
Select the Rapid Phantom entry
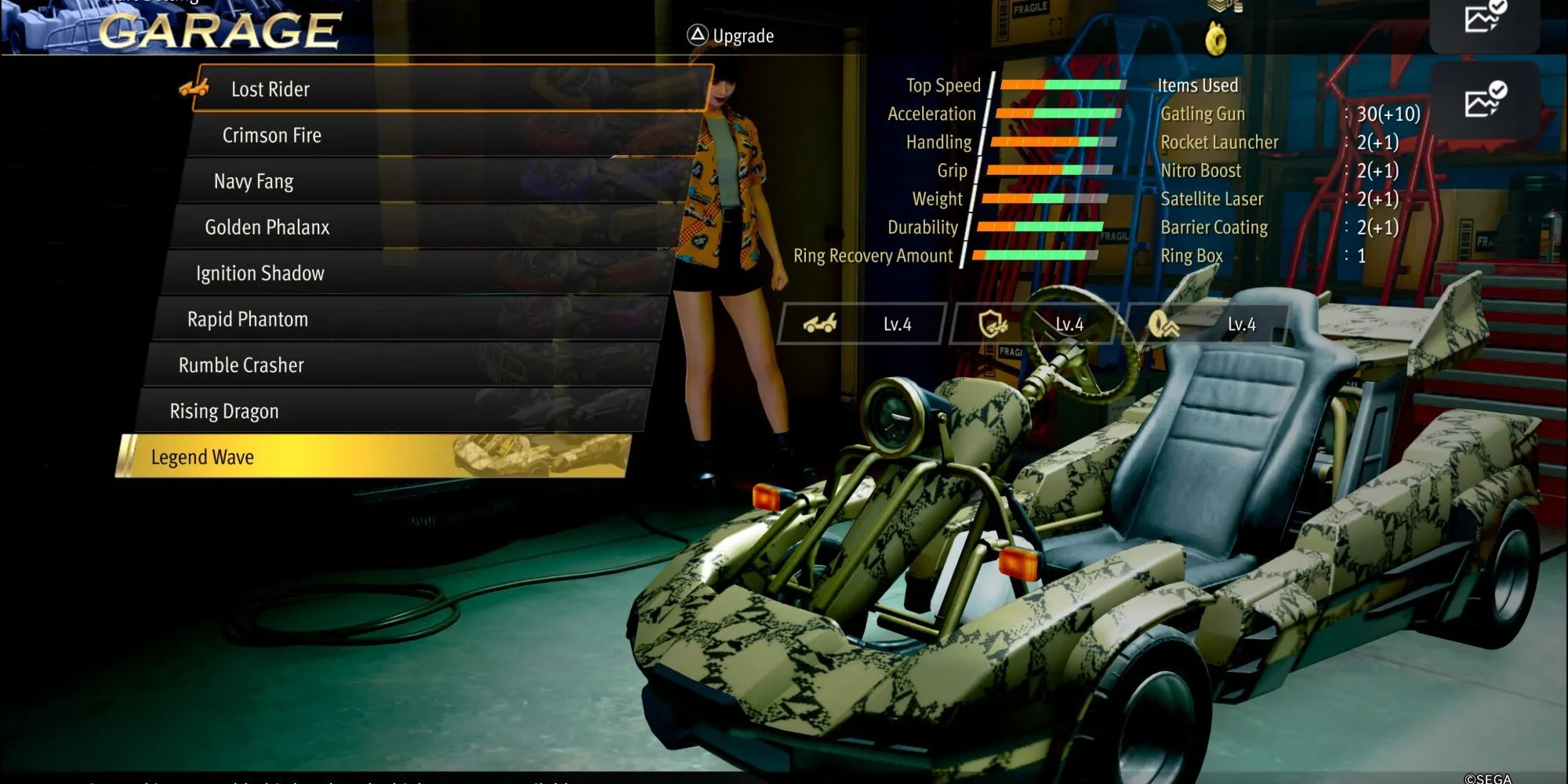[412, 319]
